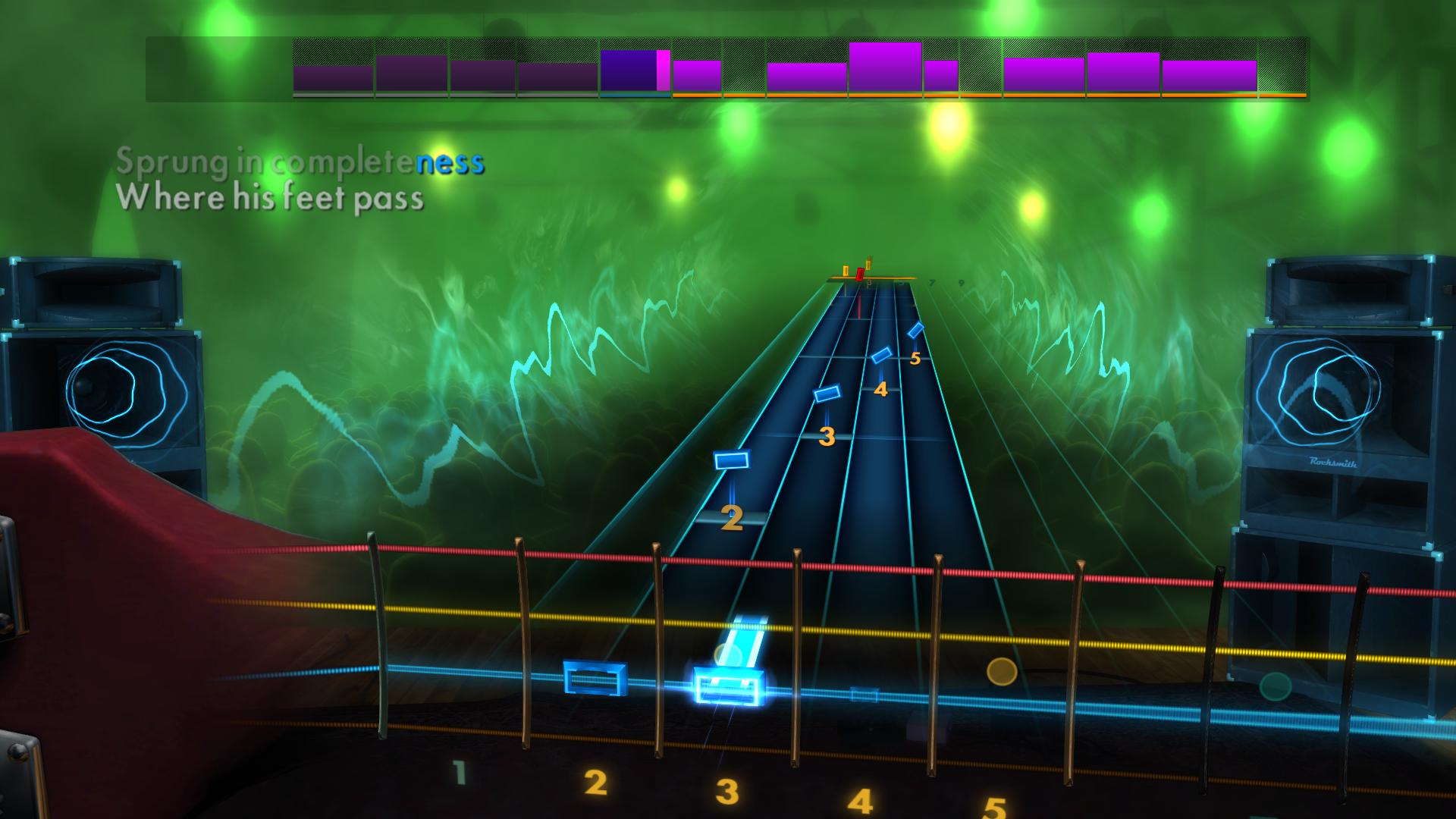This screenshot has height=819, width=1456.
Task: Click the faded inlay dot above fret 3
Action: click(728, 652)
